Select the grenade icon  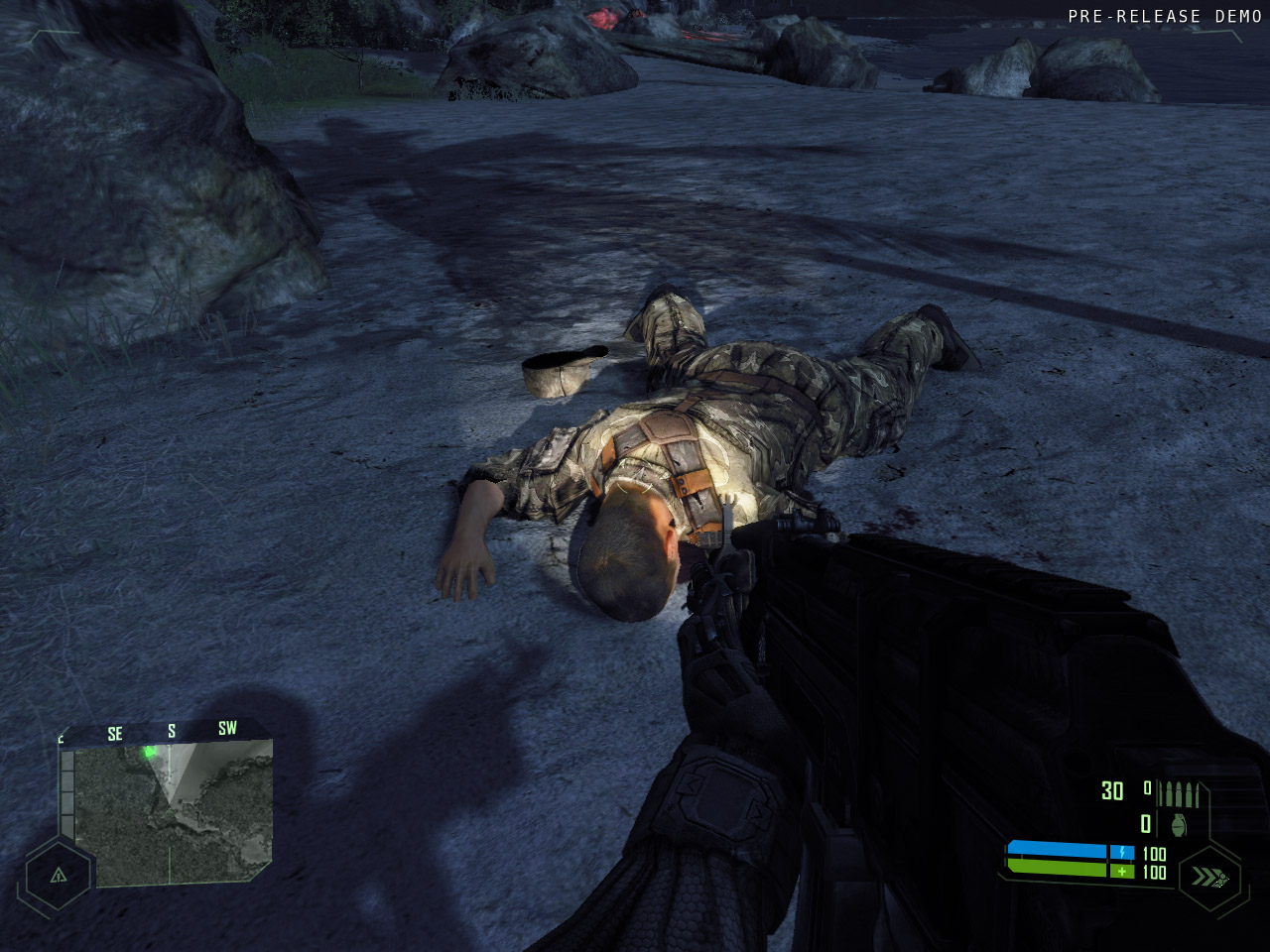(x=1179, y=824)
